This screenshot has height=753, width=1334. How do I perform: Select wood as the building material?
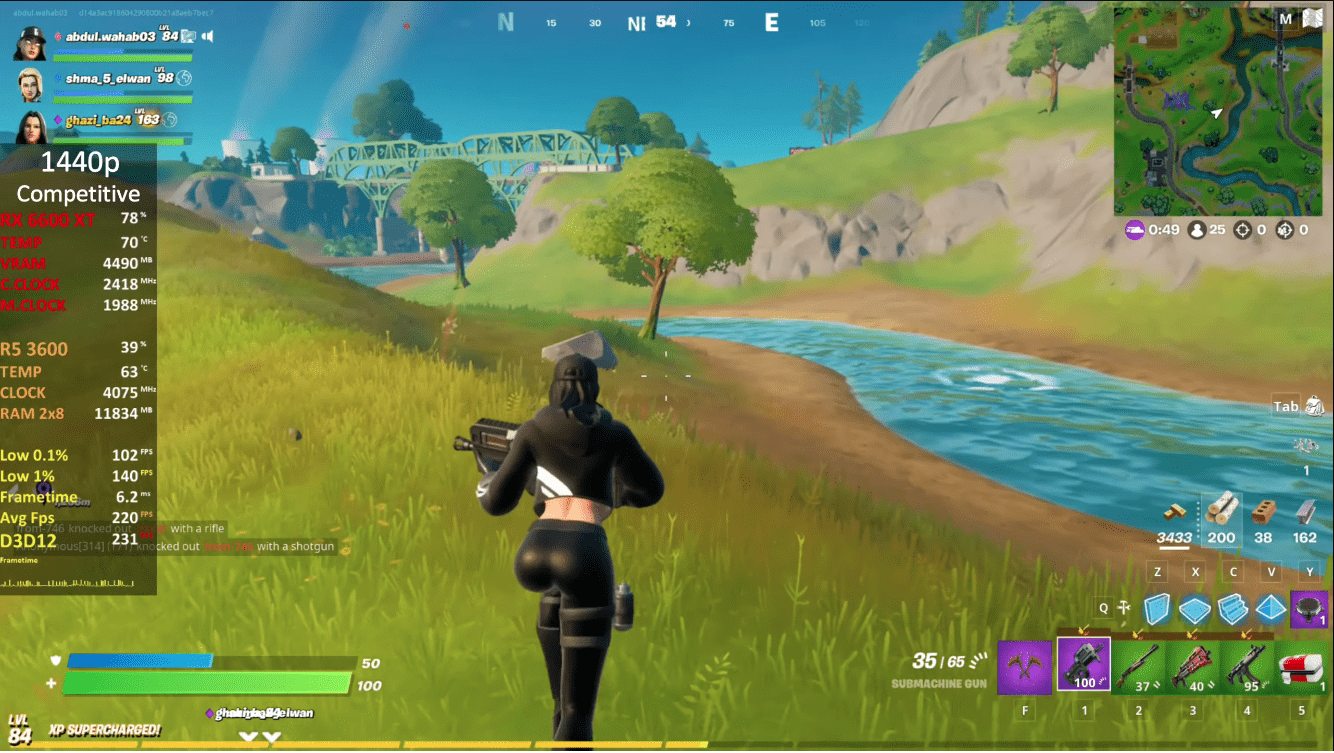1222,510
